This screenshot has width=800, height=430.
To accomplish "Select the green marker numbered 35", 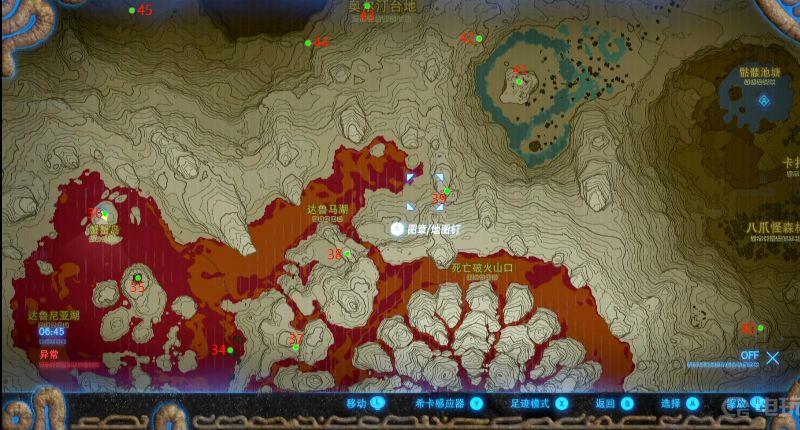I will (x=137, y=278).
